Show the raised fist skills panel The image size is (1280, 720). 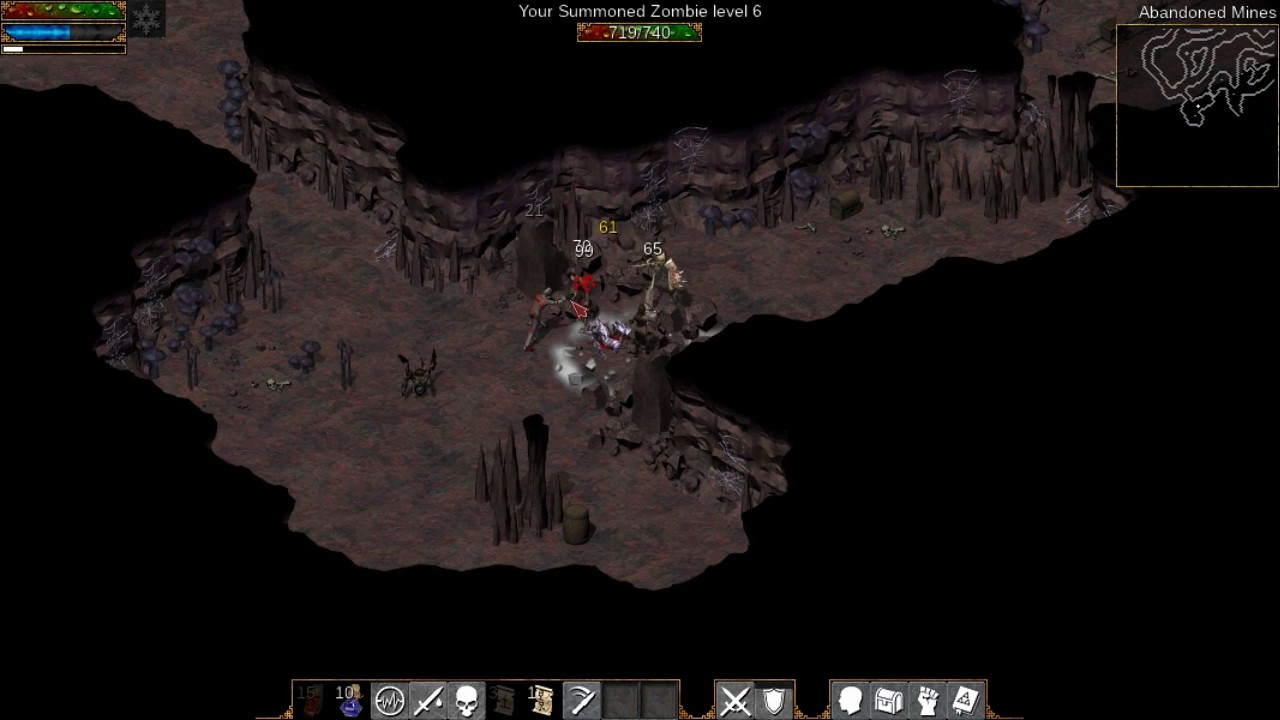928,700
